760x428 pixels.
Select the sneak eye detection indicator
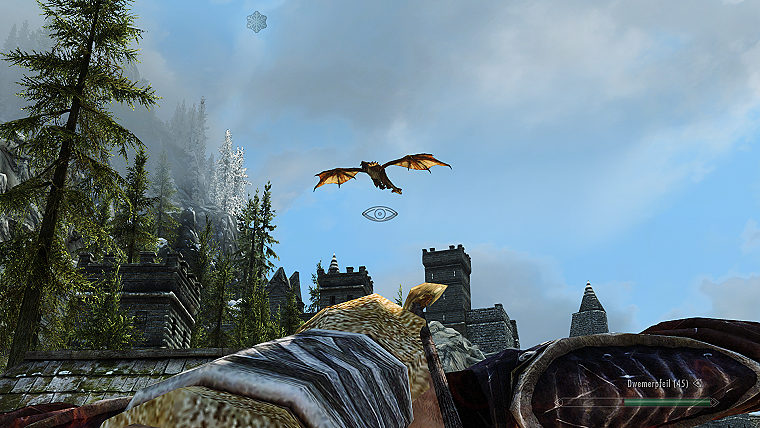coord(380,213)
